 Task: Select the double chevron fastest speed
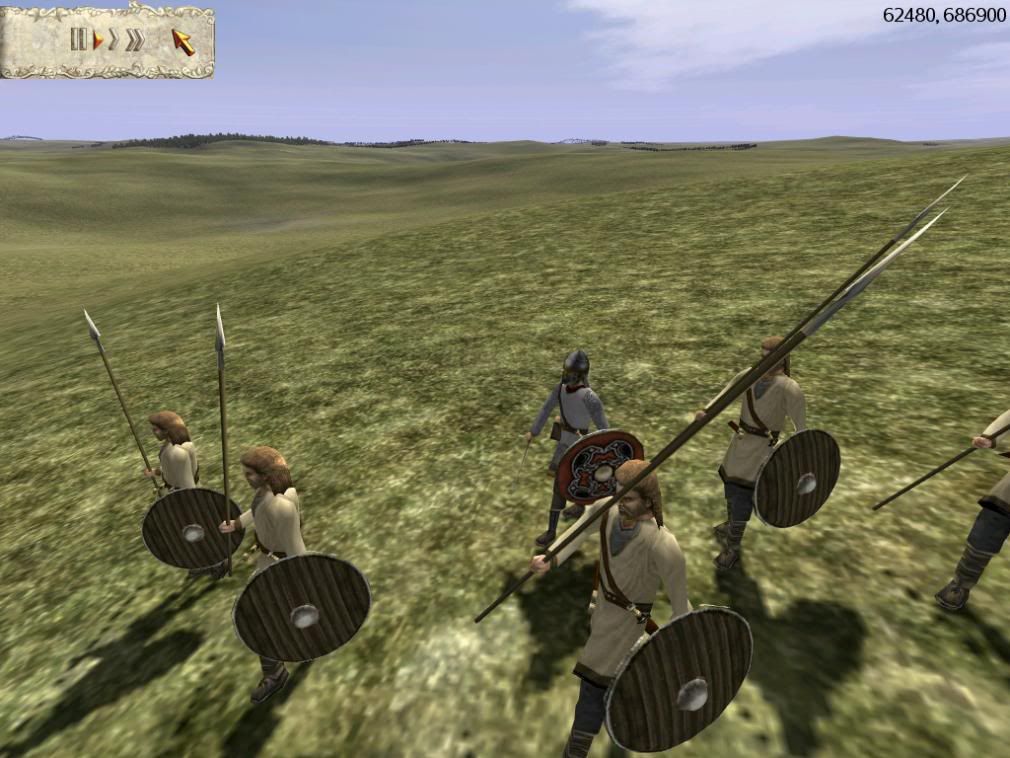[x=135, y=40]
